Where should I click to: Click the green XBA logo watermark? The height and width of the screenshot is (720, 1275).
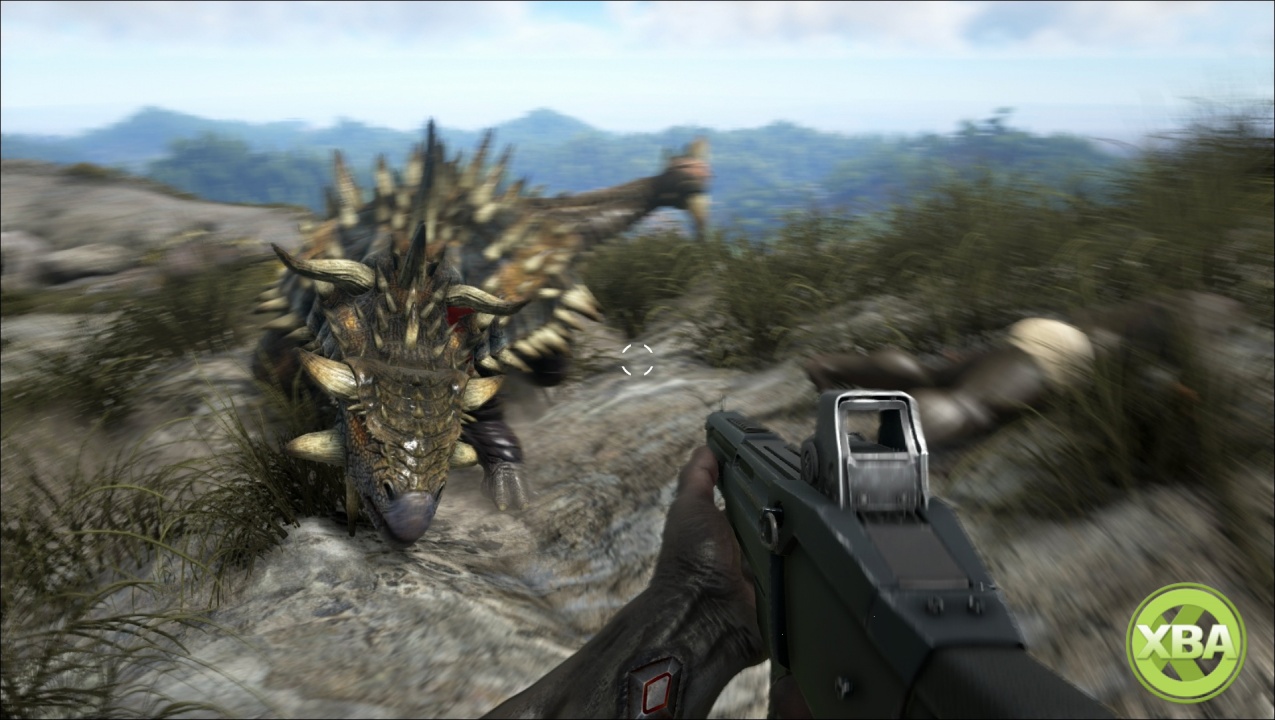point(1185,642)
